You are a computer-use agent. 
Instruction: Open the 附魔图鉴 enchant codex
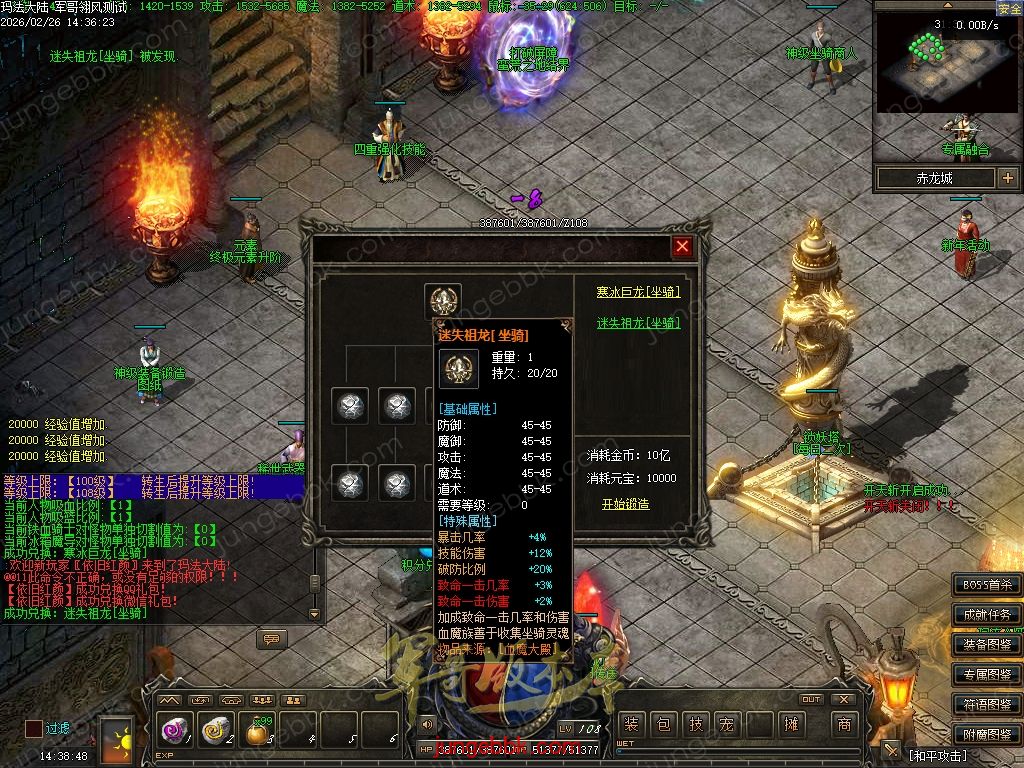(x=986, y=735)
